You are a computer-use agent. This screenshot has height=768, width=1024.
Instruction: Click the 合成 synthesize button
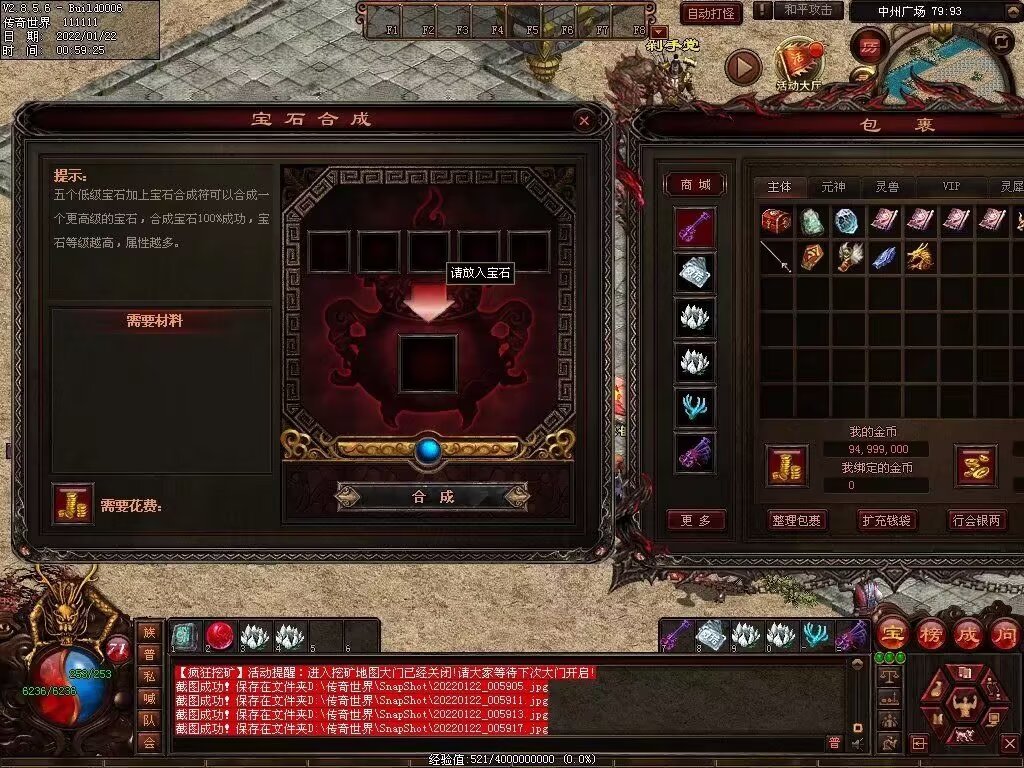432,496
